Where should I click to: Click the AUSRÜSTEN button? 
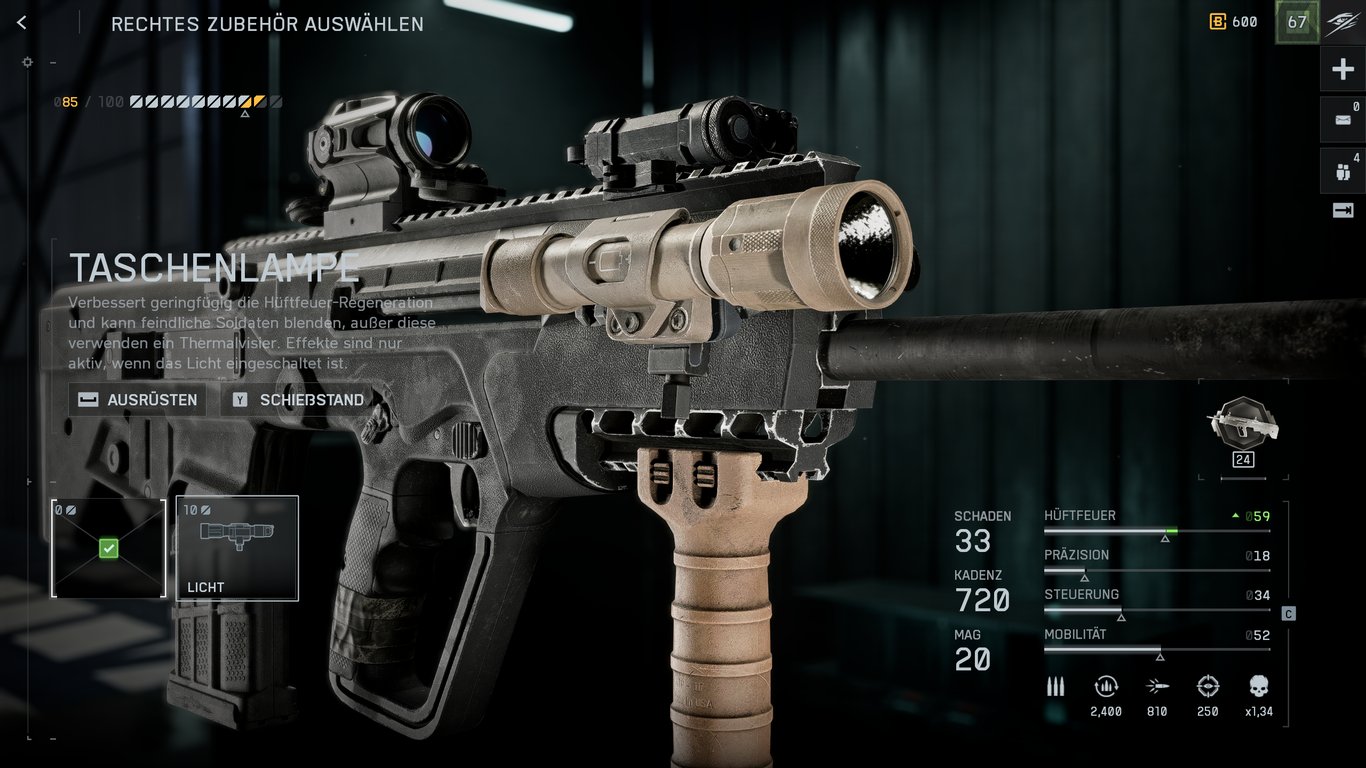point(135,399)
